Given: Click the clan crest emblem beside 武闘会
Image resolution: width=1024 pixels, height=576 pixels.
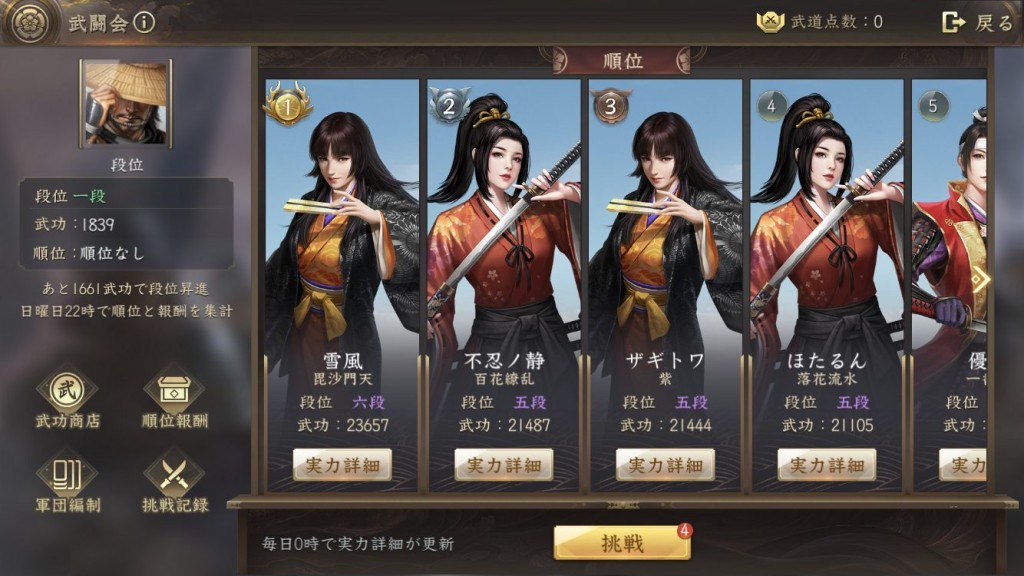Looking at the screenshot, I should 30,23.
